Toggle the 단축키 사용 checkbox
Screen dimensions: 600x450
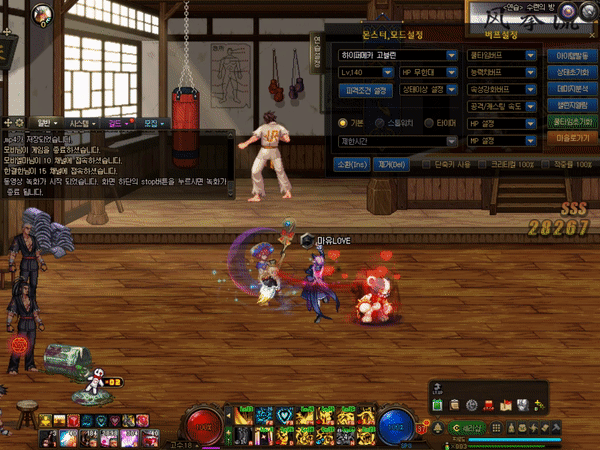[x=426, y=164]
